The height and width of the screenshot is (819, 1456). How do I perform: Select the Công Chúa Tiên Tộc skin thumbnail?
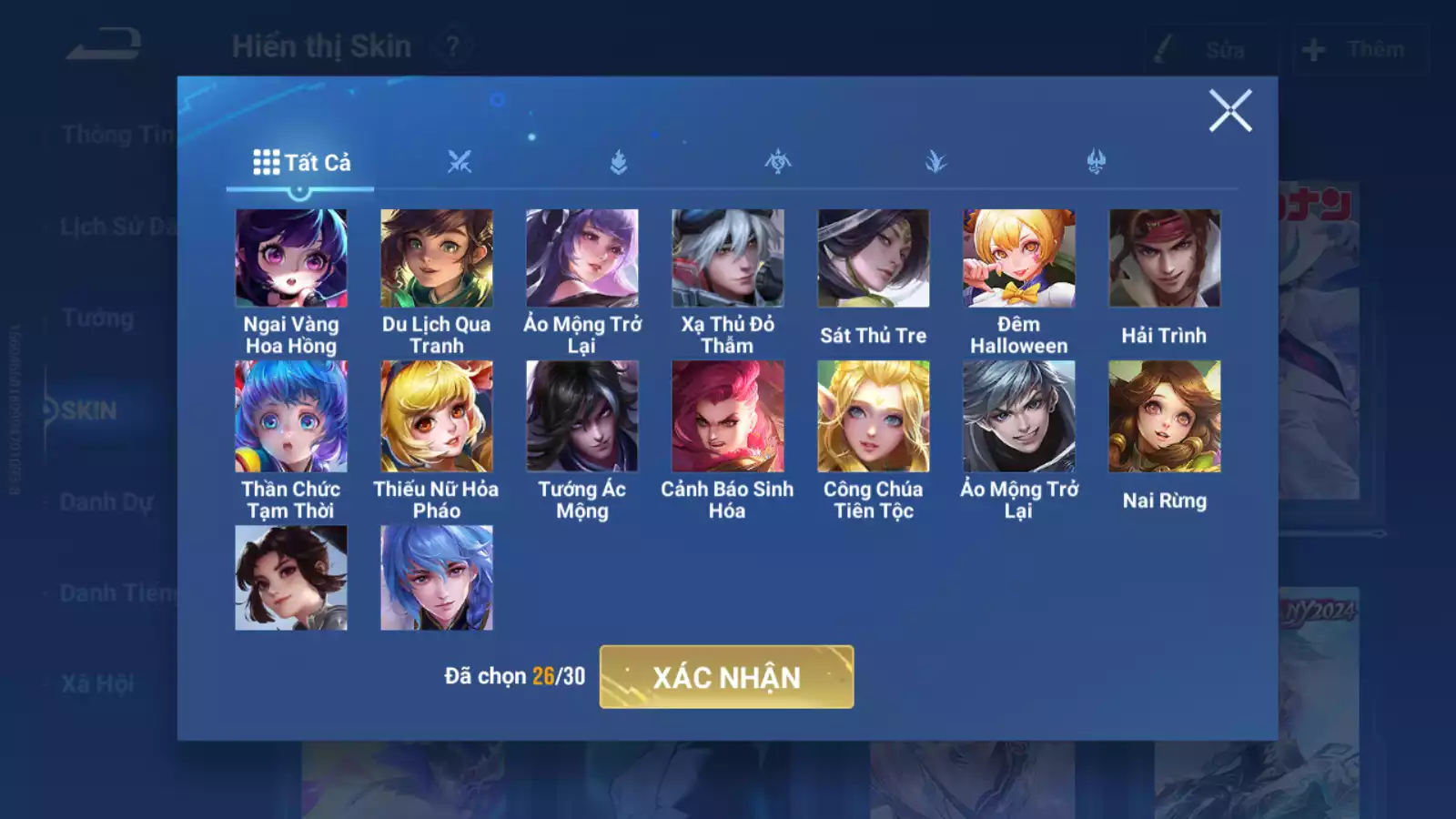872,417
